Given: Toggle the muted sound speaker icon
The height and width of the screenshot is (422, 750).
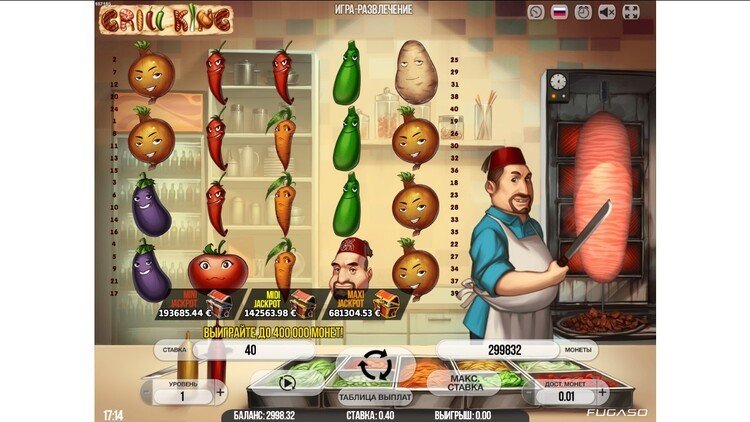Looking at the screenshot, I should tap(608, 12).
